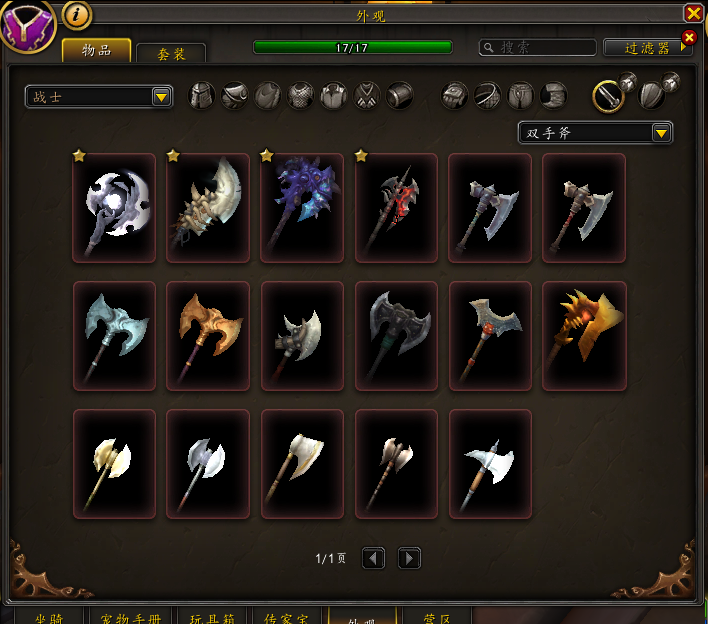Open the 战士 class dropdown
Viewport: 708px width, 624px height.
99,96
